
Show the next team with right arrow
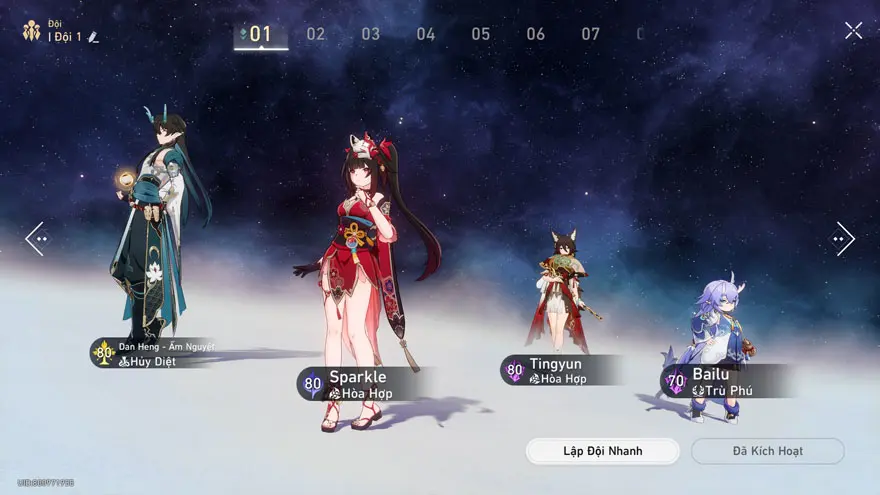click(x=843, y=238)
